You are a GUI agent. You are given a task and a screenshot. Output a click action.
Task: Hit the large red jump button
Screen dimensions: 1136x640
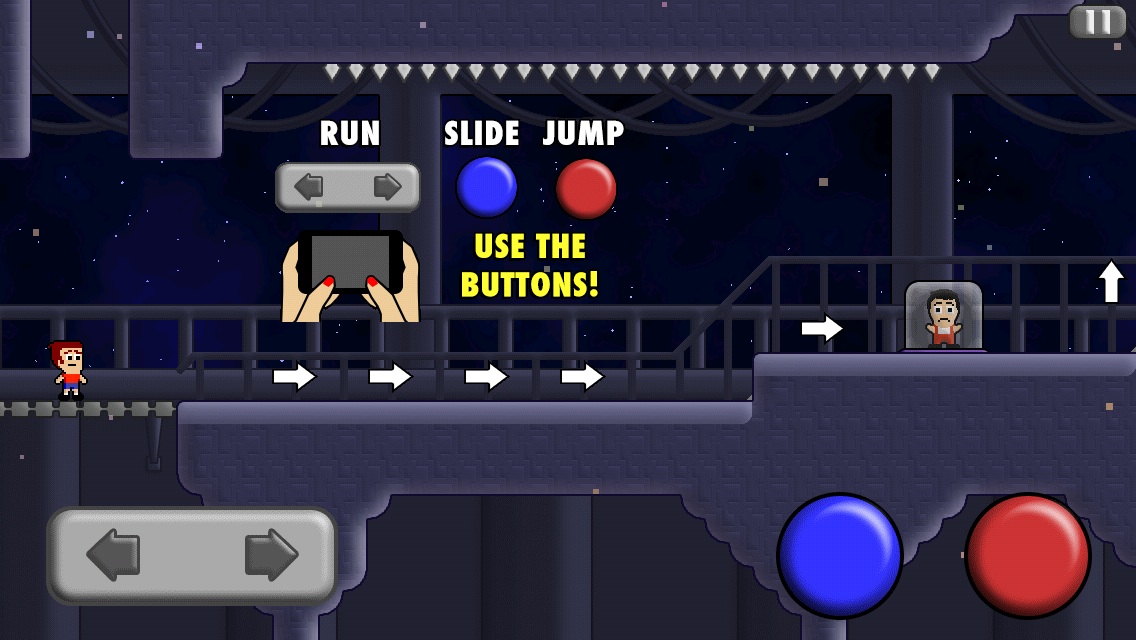coord(1027,556)
